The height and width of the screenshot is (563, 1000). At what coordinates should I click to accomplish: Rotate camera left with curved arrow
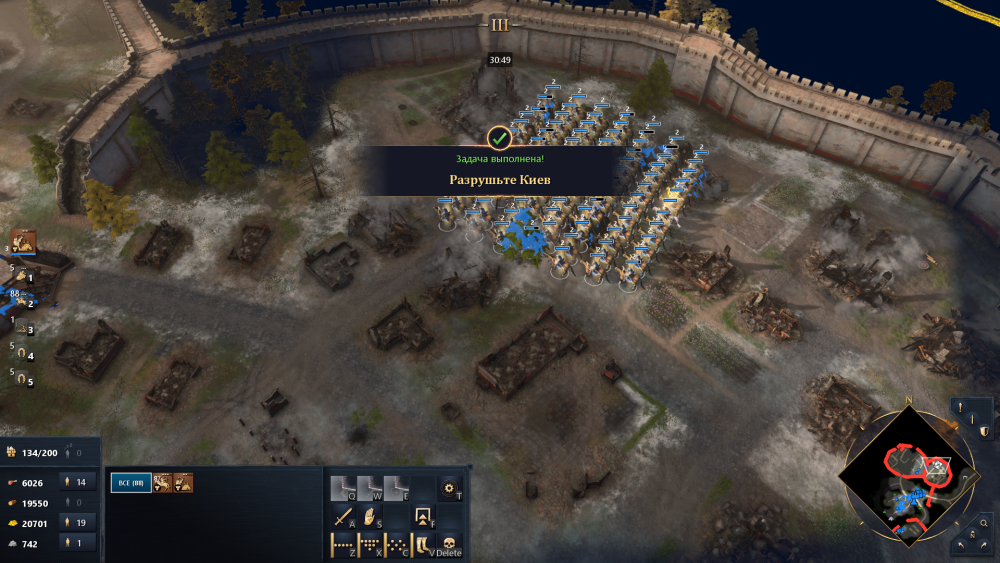coord(961,547)
